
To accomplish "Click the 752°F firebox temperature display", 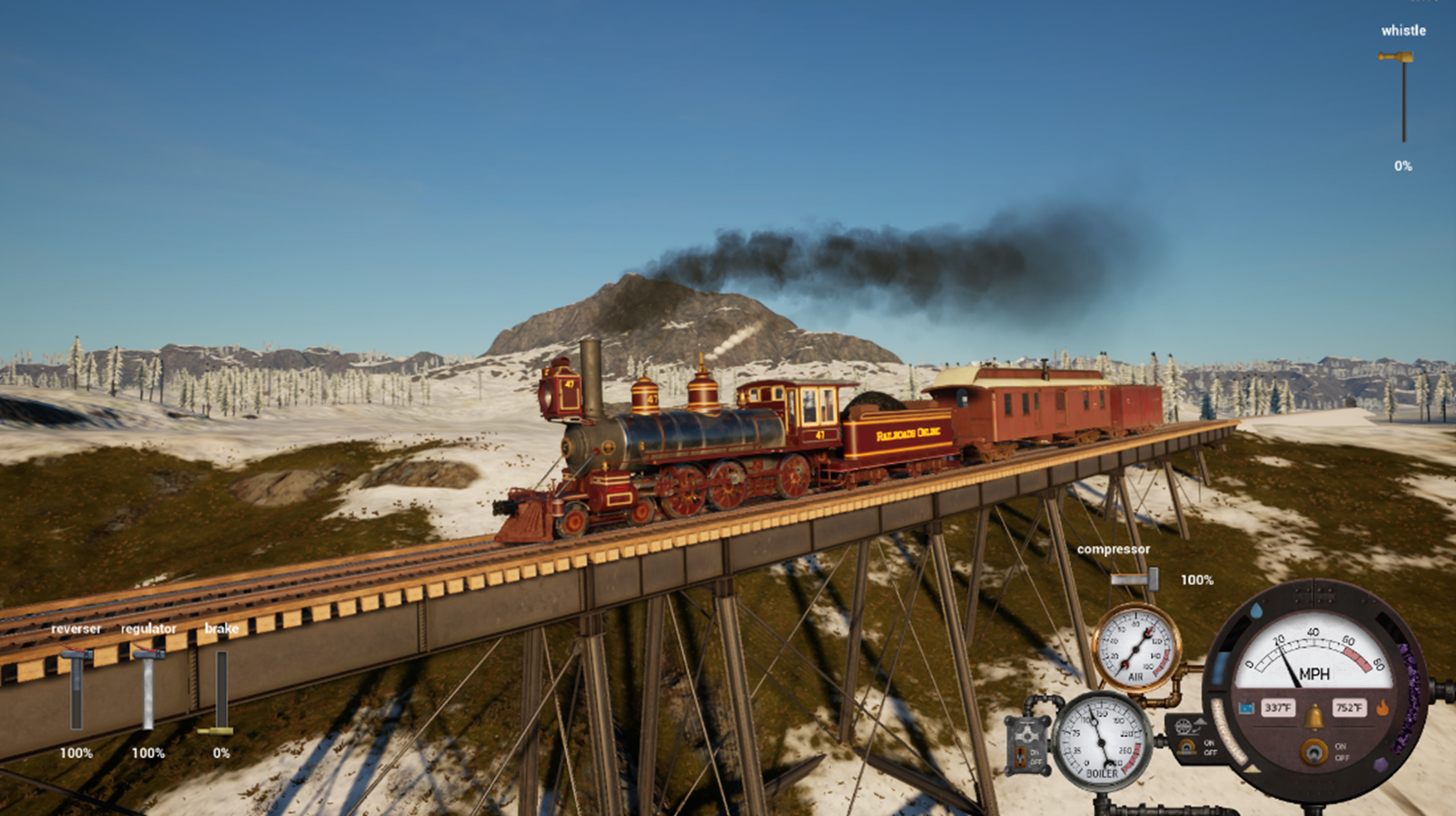I will 1348,708.
